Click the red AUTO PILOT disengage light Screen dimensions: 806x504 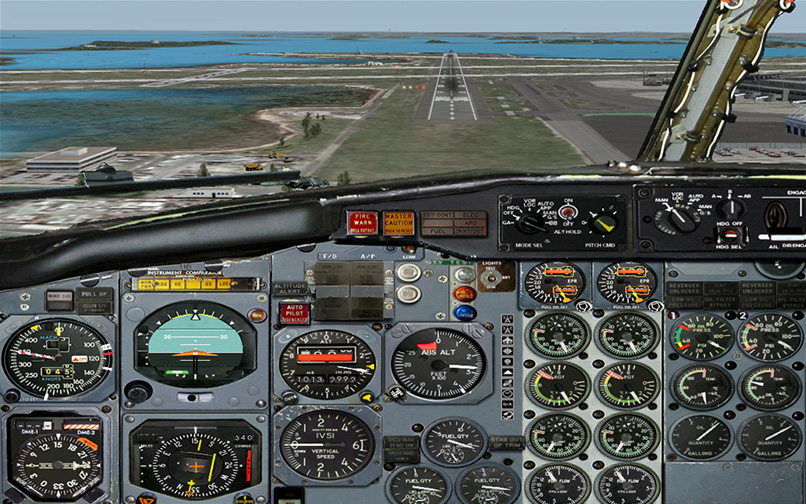coord(293,313)
